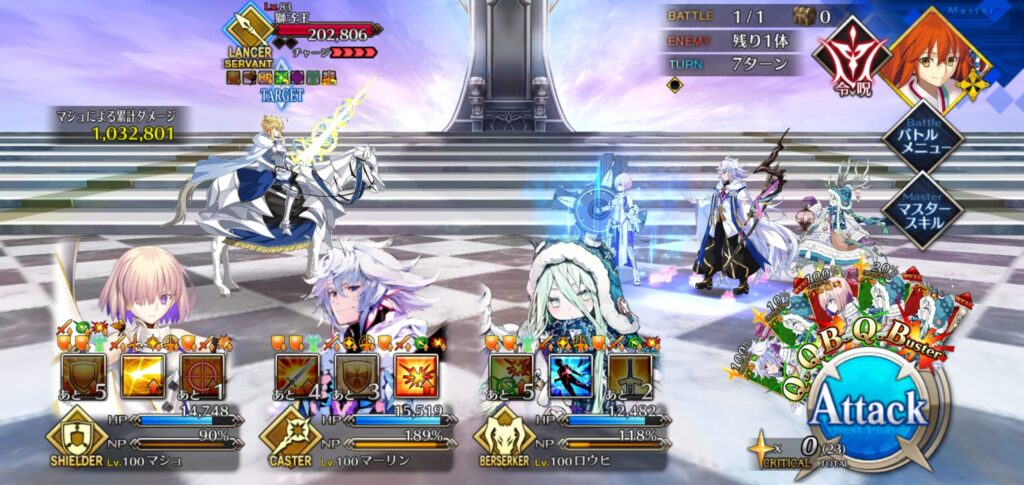The width and height of the screenshot is (1024, 485).
Task: Select the Berserker's green skill on cooldown 5
Action: 511,376
